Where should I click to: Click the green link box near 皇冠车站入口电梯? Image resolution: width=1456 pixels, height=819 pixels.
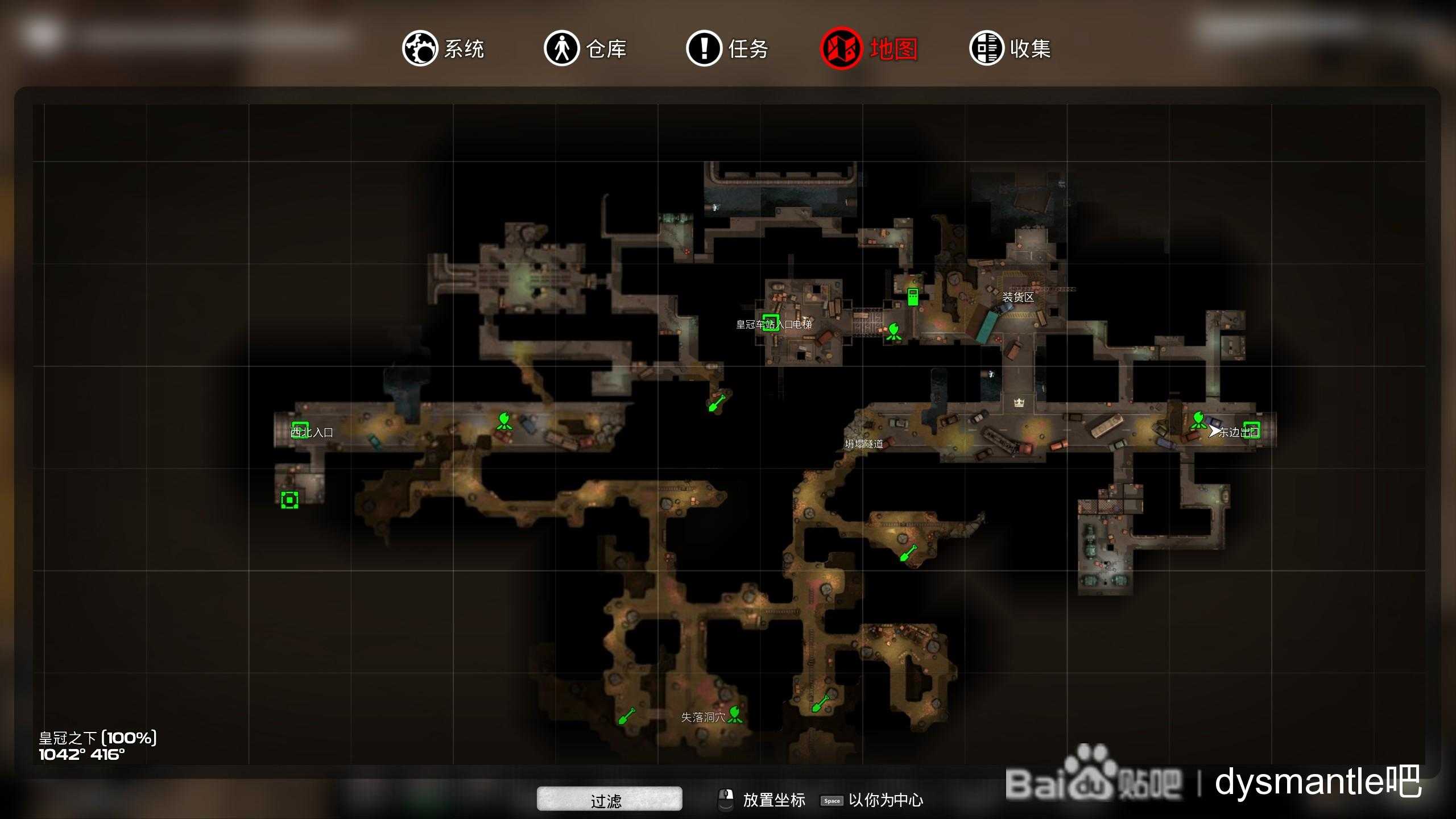tap(771, 321)
